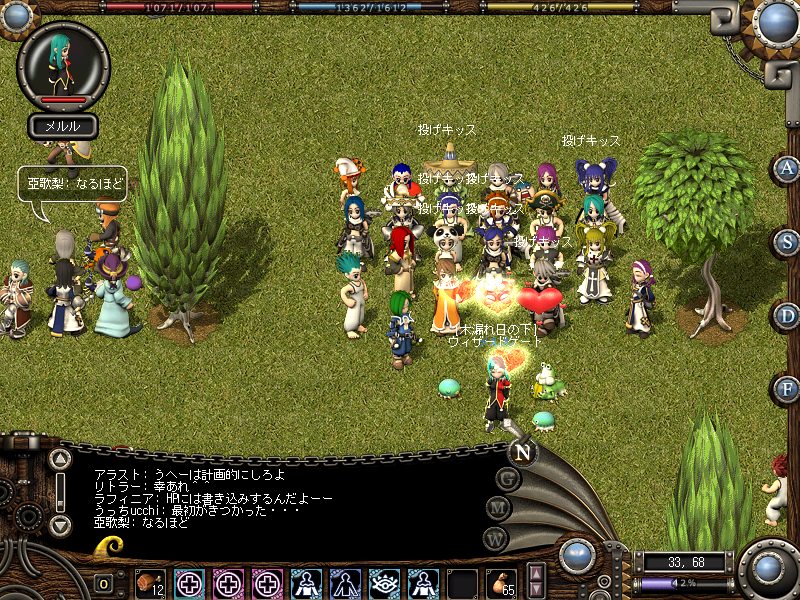Click the F shortcut button

coord(788,388)
